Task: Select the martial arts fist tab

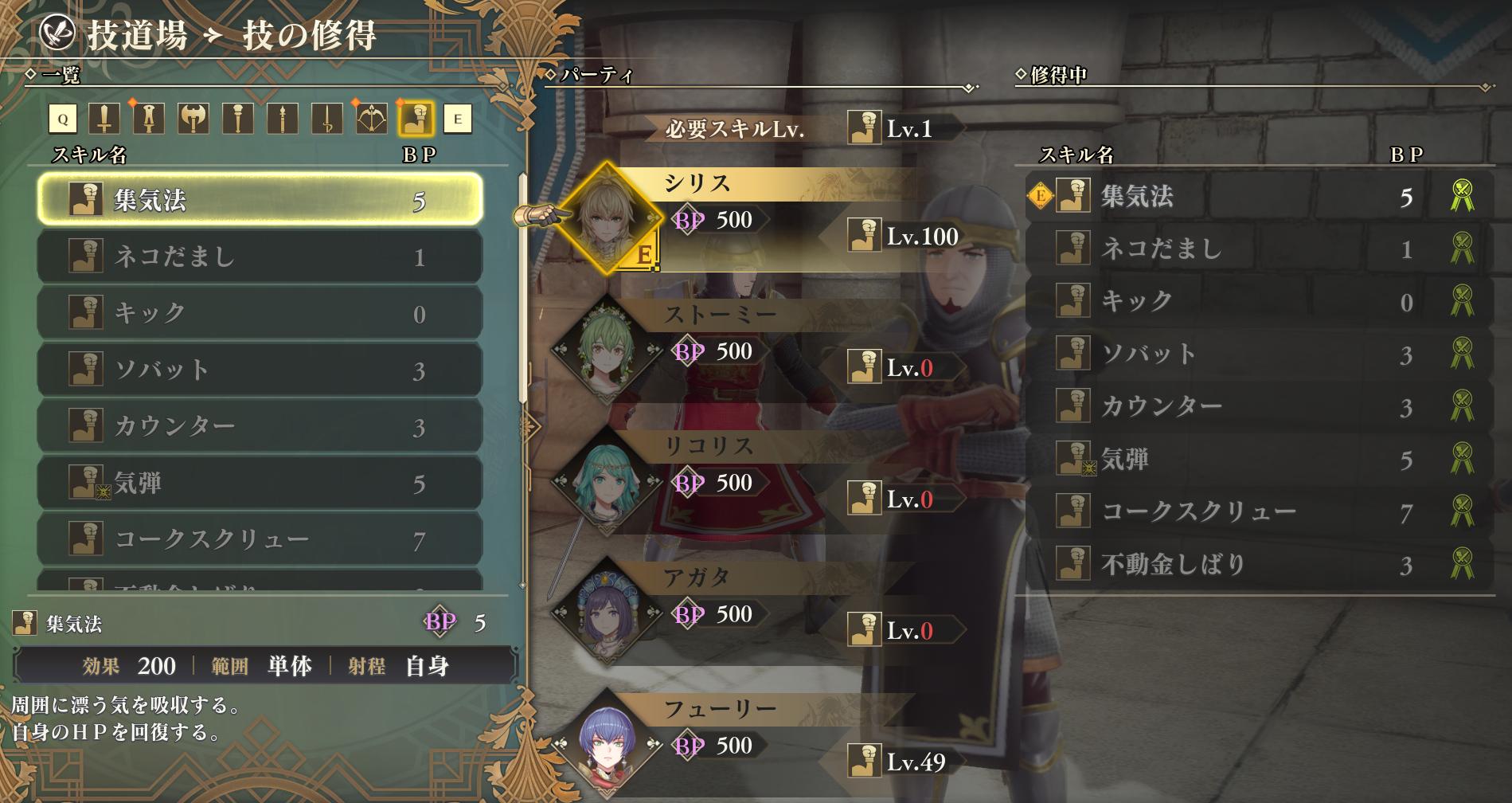Action: click(416, 119)
